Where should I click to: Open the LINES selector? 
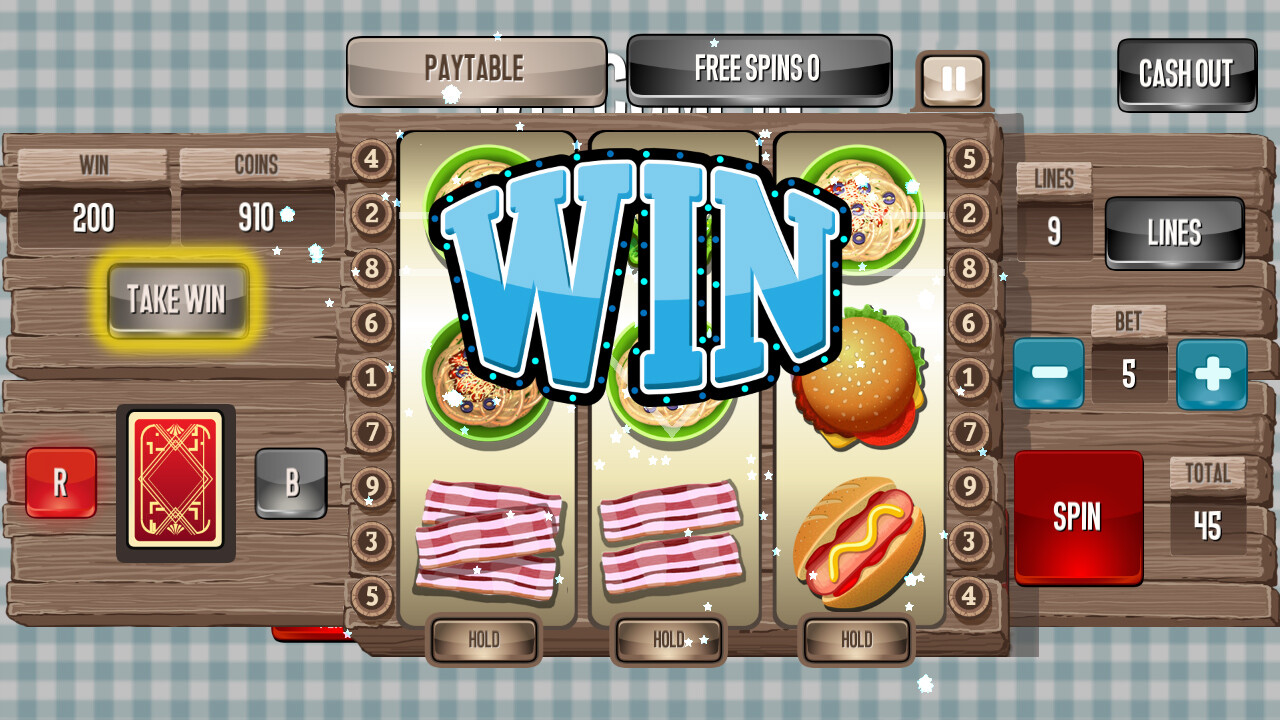point(1173,232)
